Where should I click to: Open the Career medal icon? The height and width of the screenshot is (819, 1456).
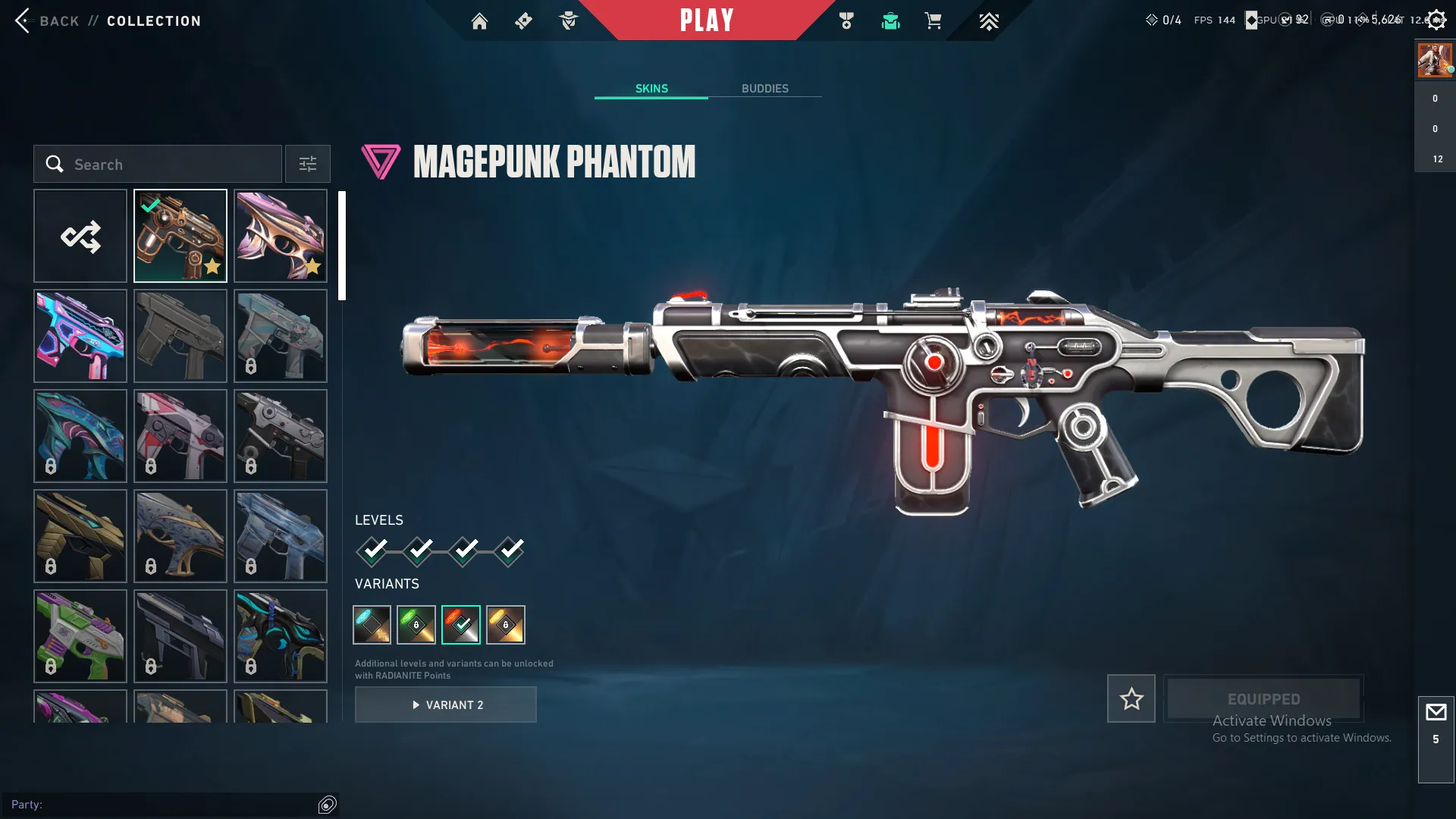pyautogui.click(x=847, y=20)
